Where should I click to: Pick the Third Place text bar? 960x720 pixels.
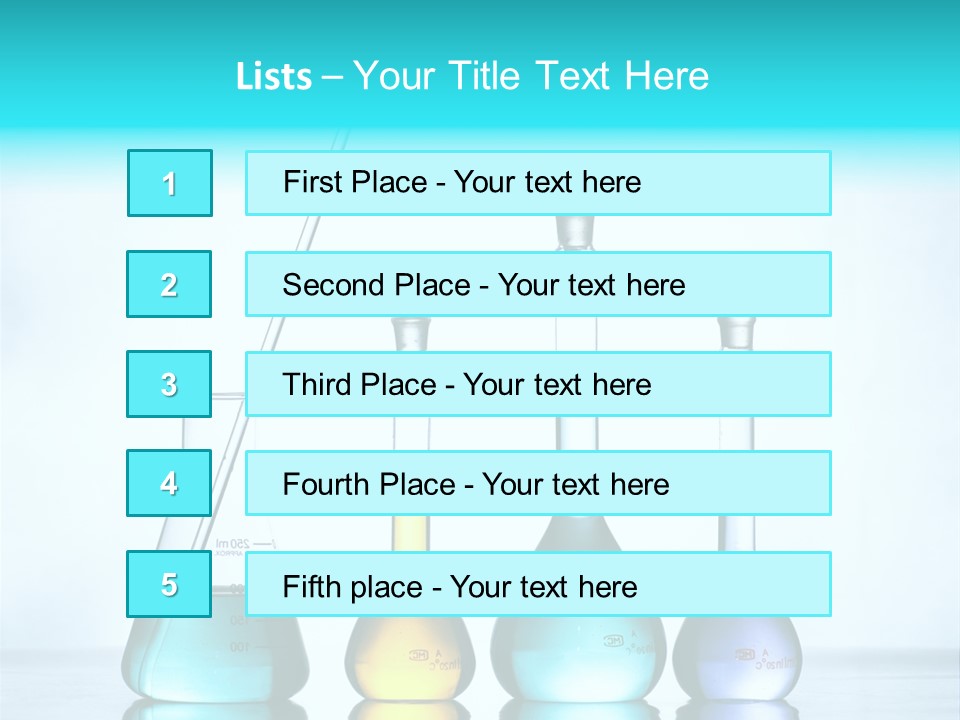coord(538,384)
